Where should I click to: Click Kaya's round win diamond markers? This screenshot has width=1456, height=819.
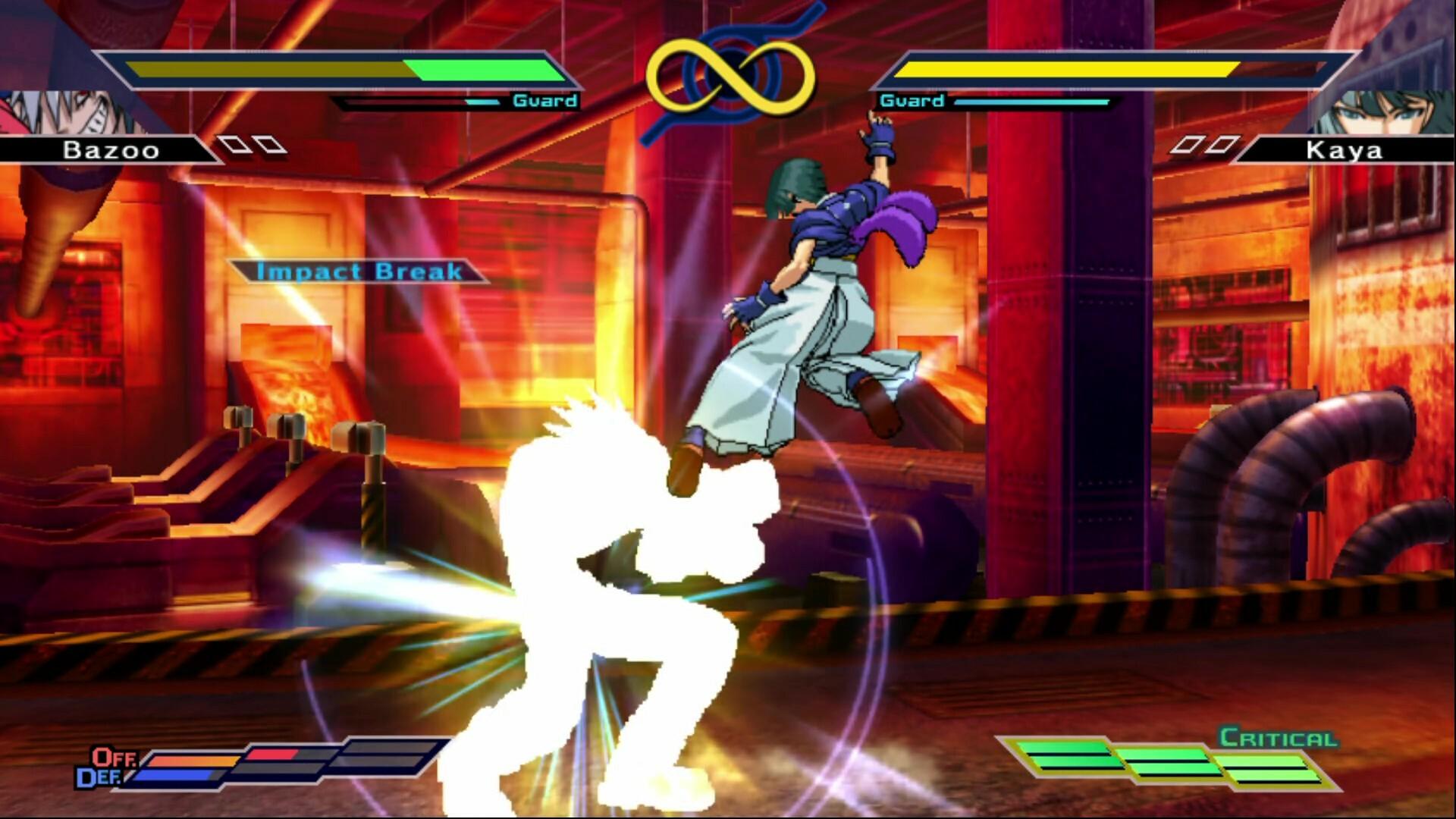(1204, 146)
